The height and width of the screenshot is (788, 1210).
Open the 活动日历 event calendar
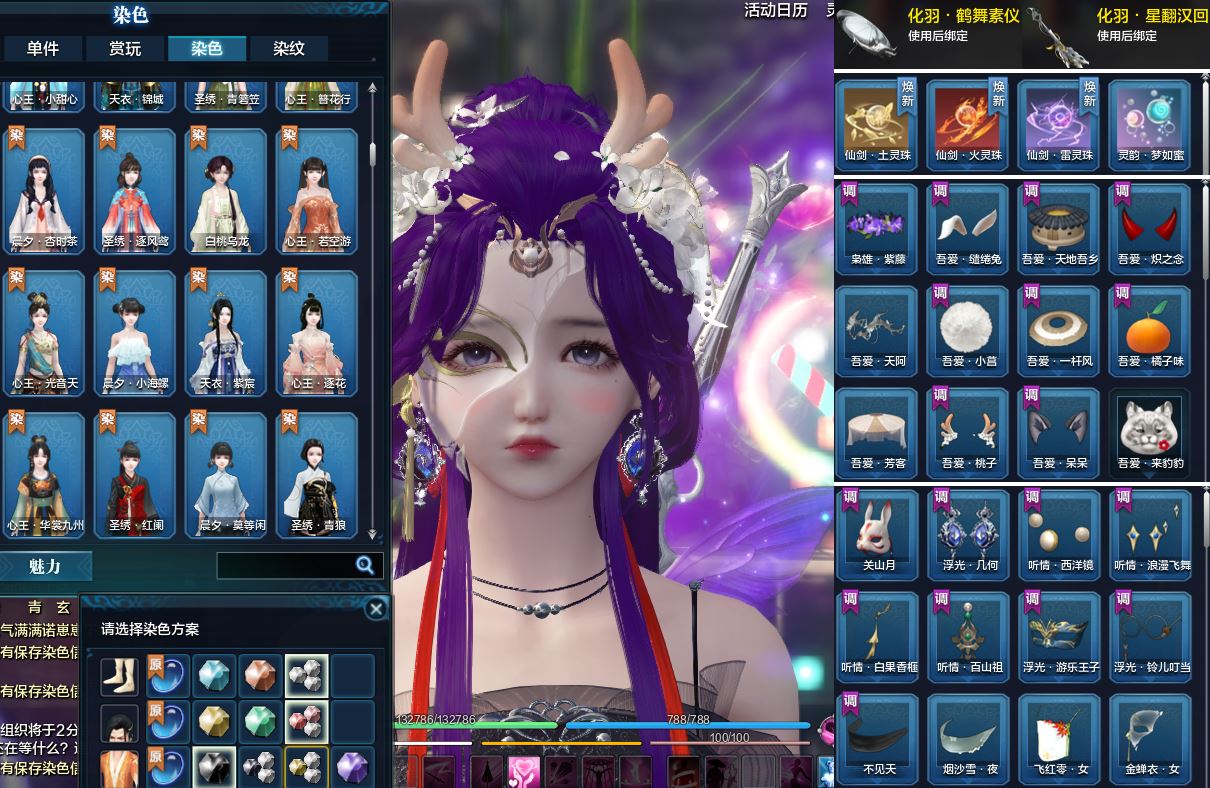point(775,10)
